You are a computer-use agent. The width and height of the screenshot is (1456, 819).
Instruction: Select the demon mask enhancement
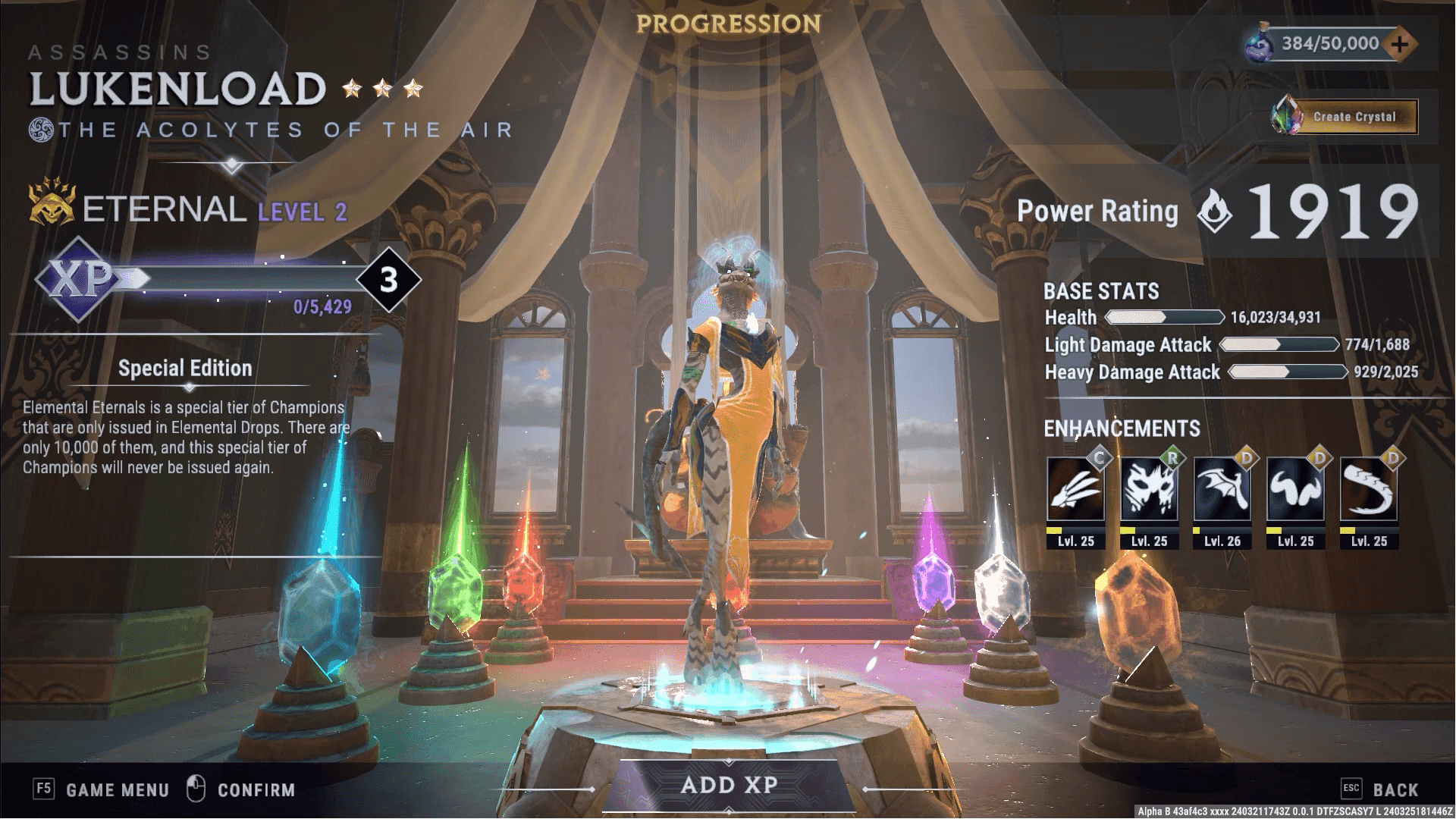(1149, 491)
